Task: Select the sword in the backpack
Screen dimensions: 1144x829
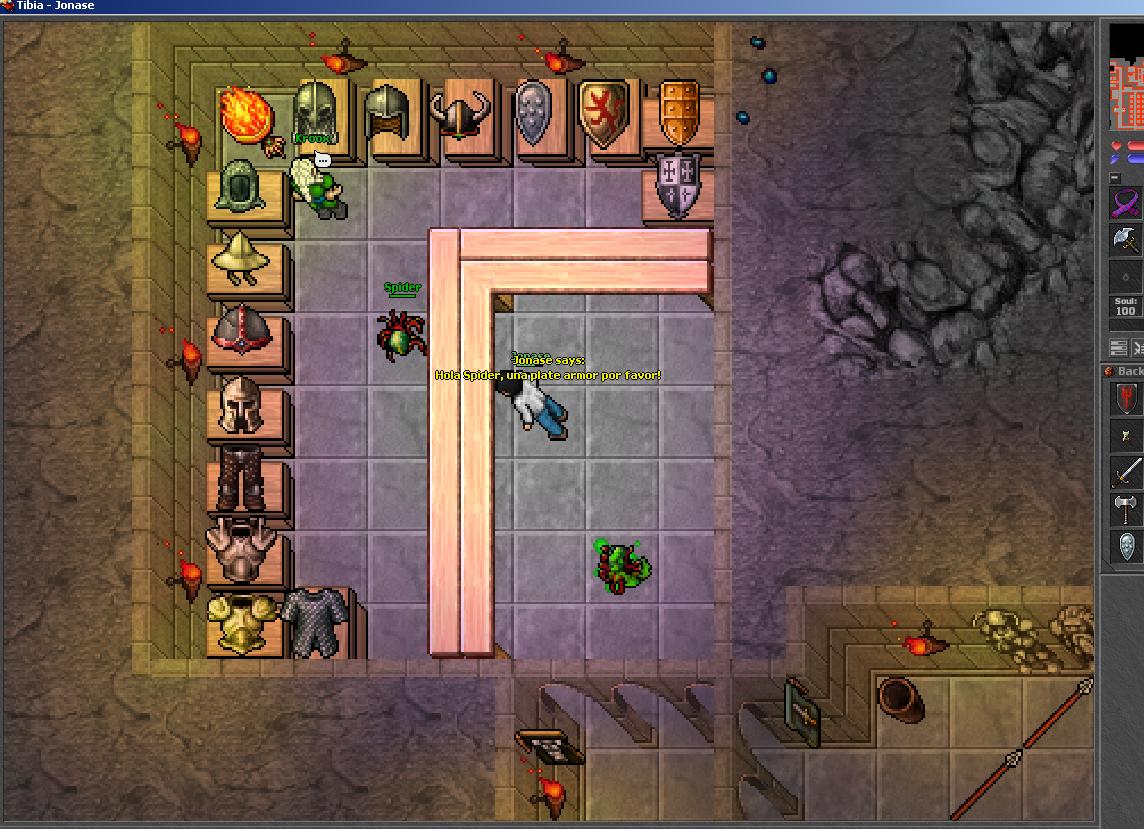Action: coord(1127,471)
